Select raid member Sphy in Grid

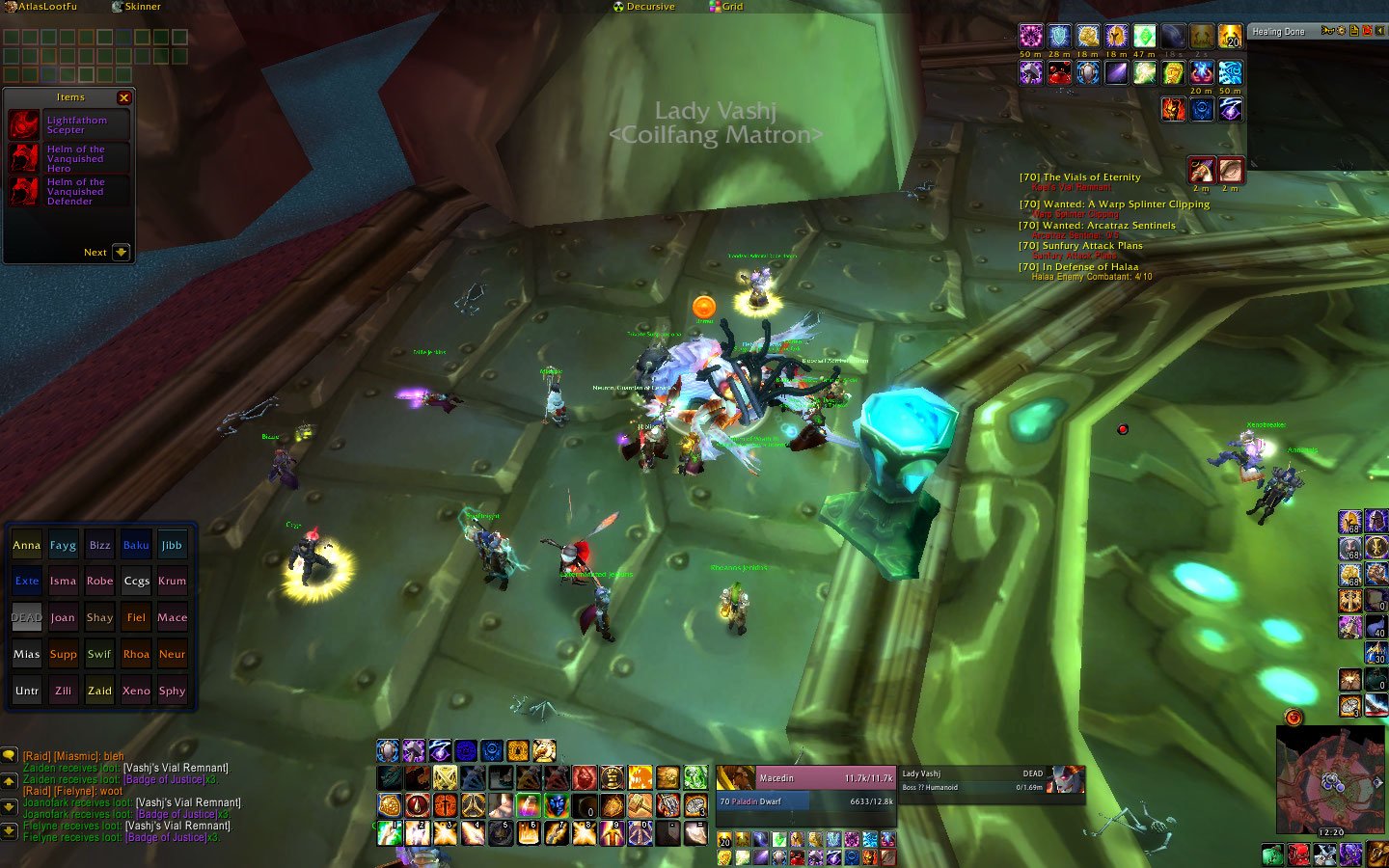tap(173, 691)
